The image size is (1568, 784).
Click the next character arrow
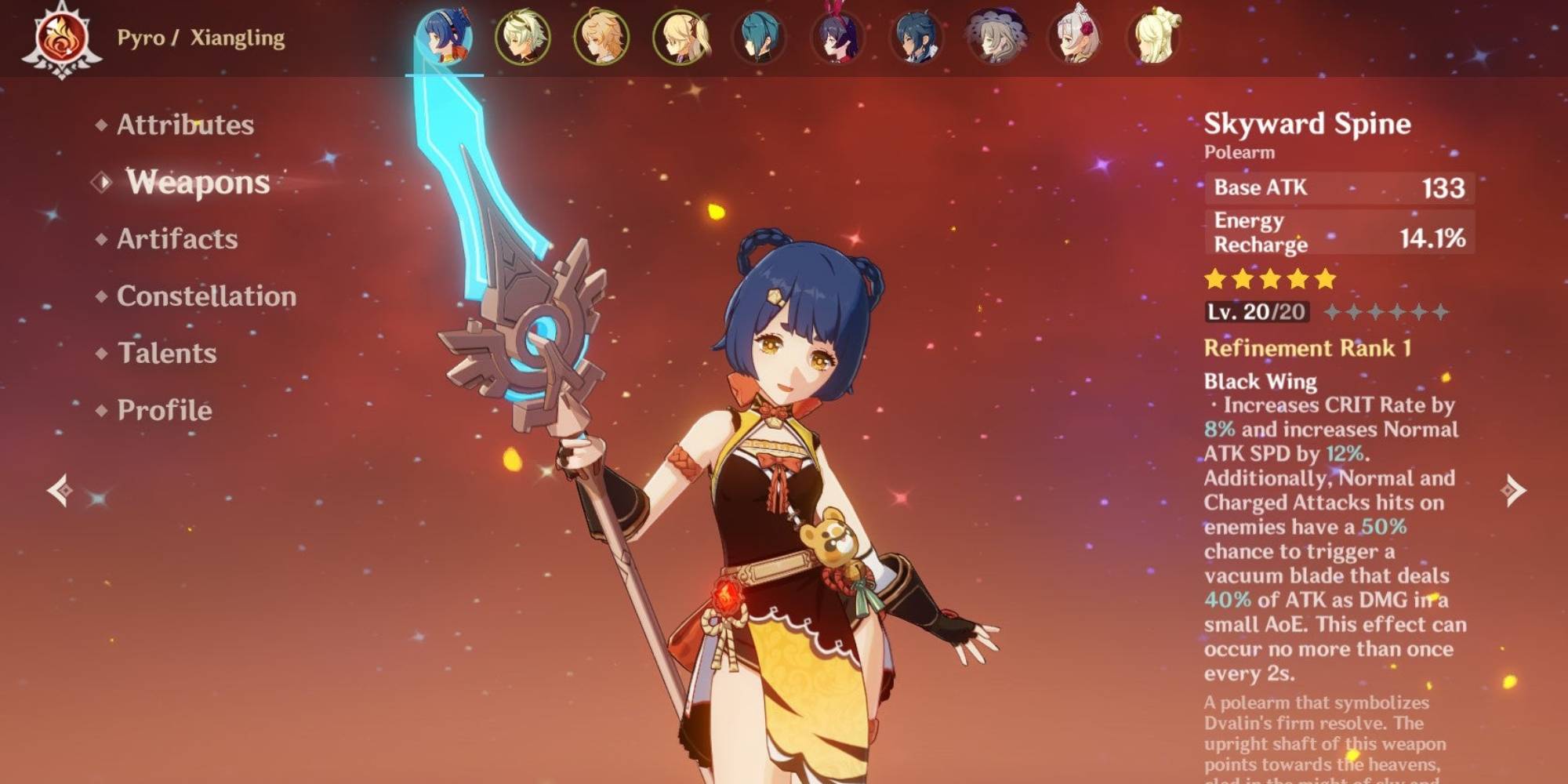[1512, 491]
